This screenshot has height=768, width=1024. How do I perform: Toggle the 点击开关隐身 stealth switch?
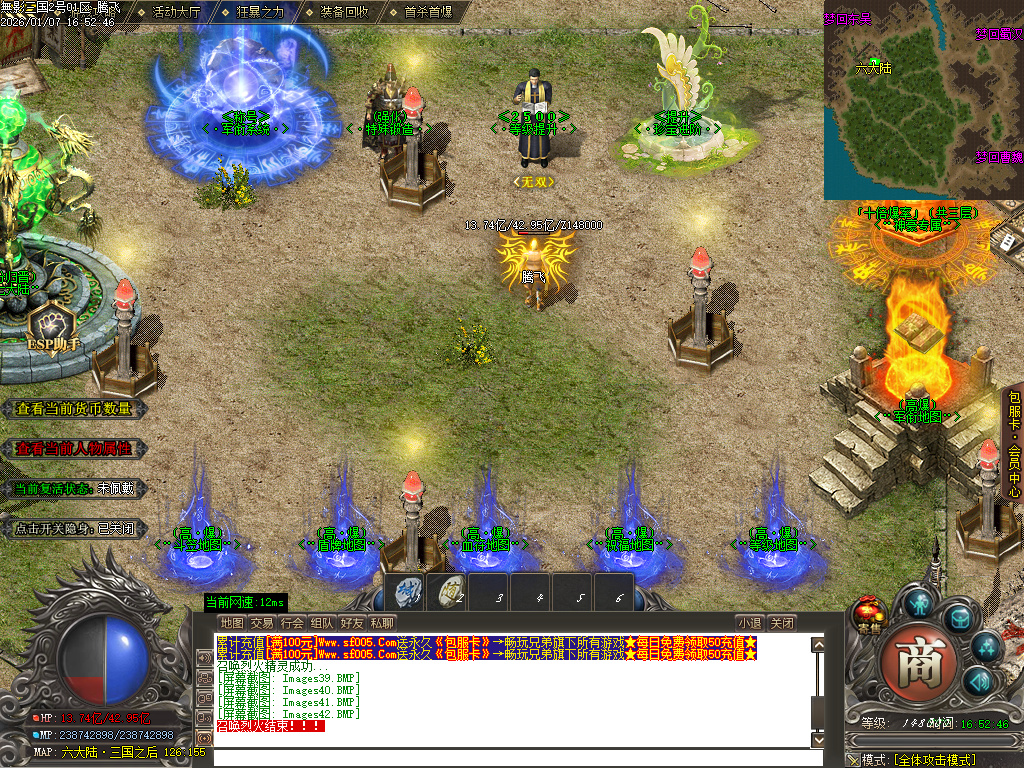coord(74,529)
